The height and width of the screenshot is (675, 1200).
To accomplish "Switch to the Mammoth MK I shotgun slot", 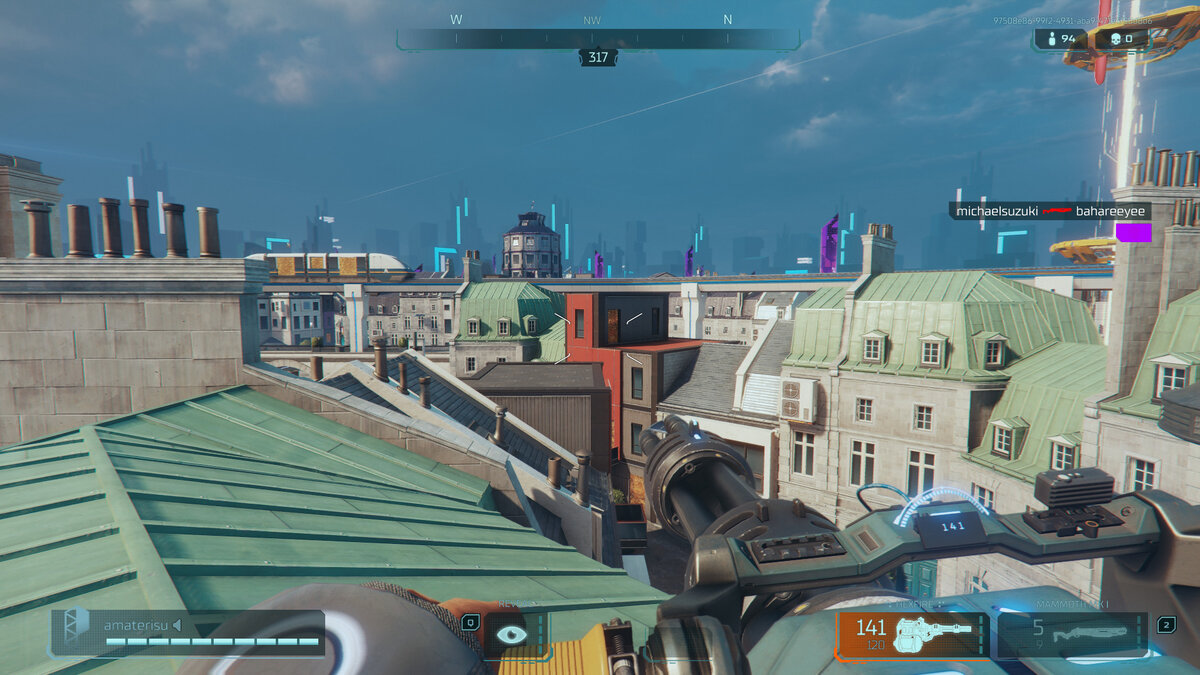I will point(1072,635).
